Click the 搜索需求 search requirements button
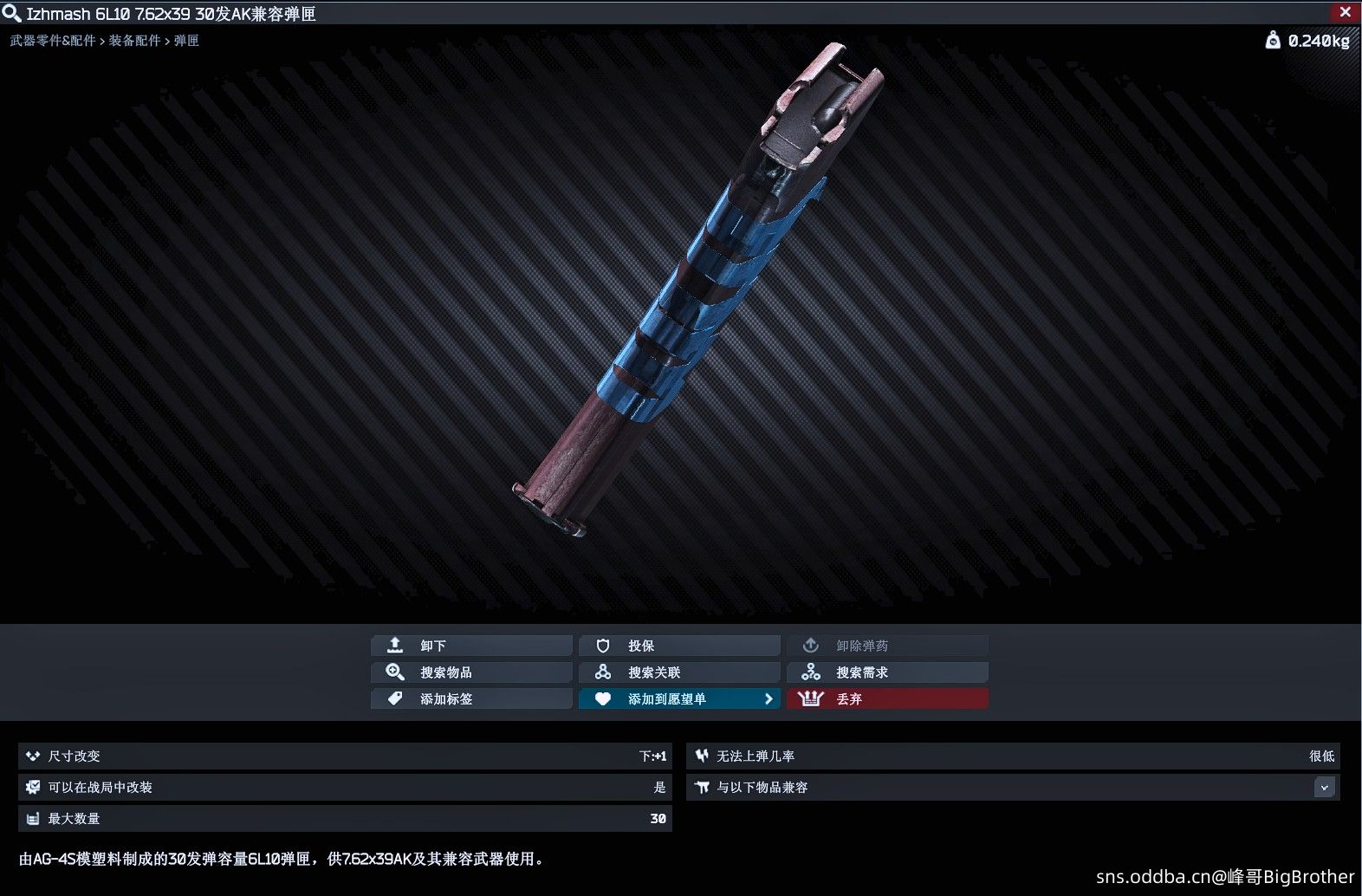This screenshot has height=896, width=1362. (887, 672)
